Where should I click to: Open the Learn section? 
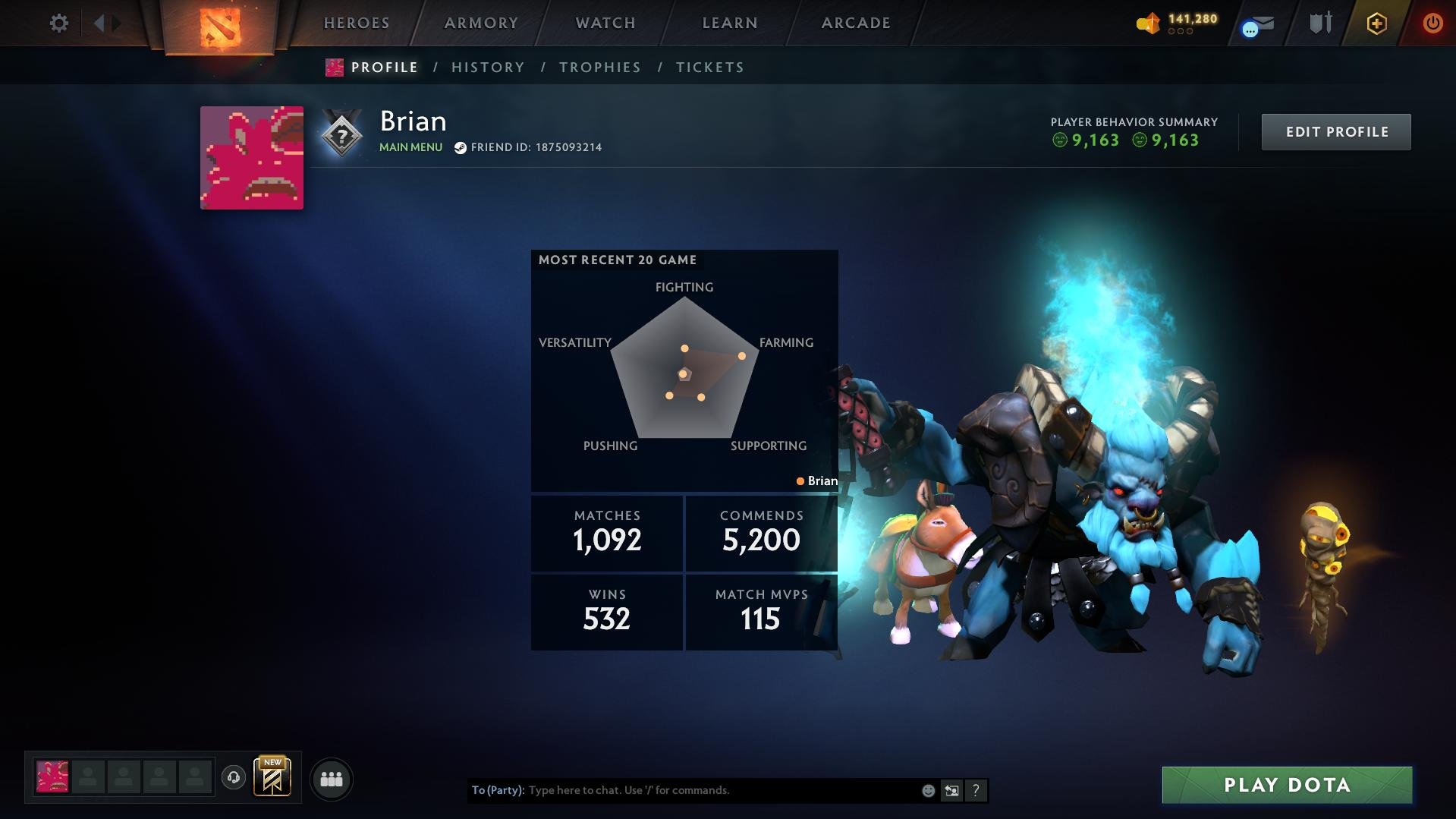[730, 23]
